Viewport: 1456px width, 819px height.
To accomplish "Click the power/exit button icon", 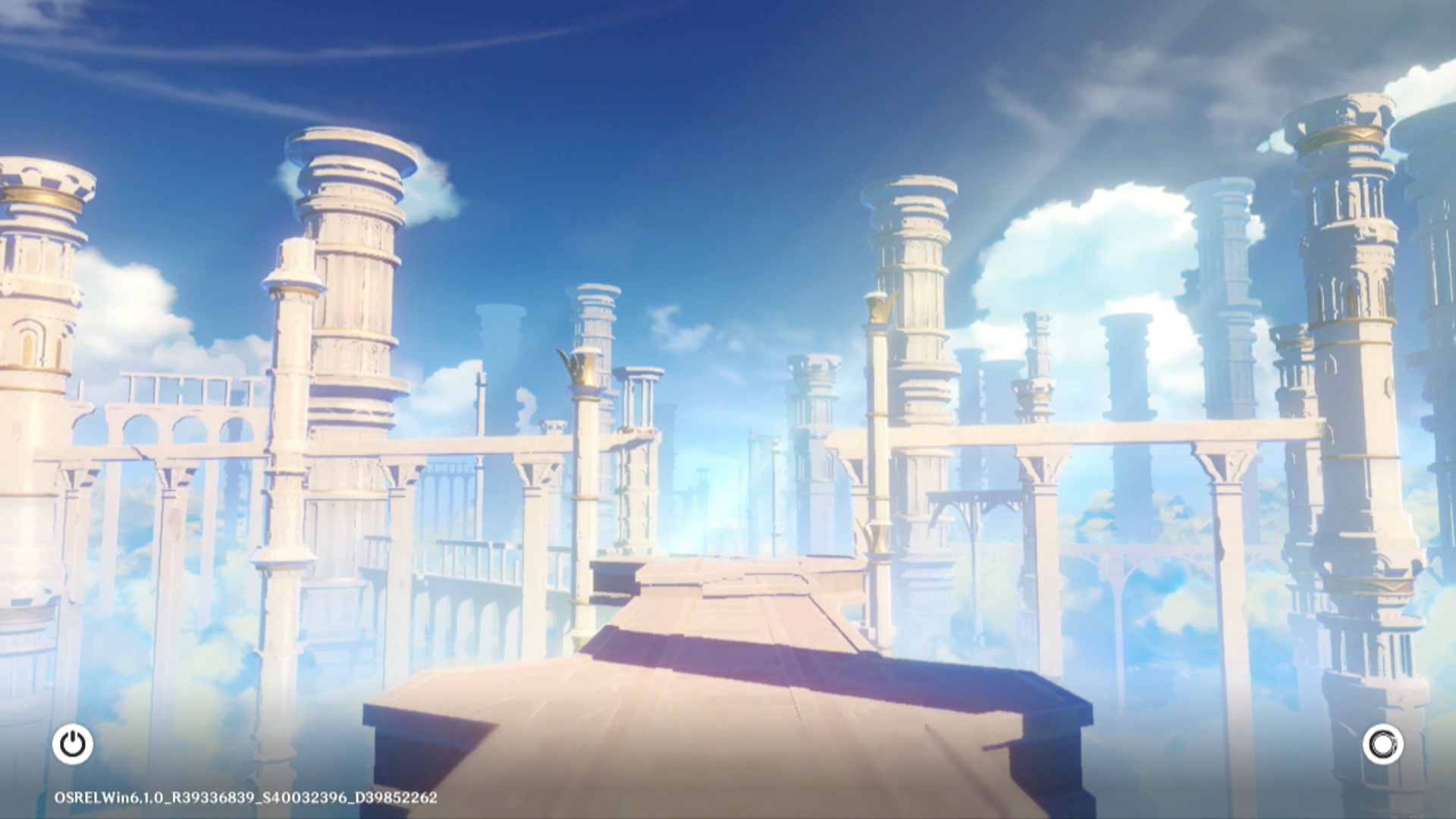I will 73,744.
